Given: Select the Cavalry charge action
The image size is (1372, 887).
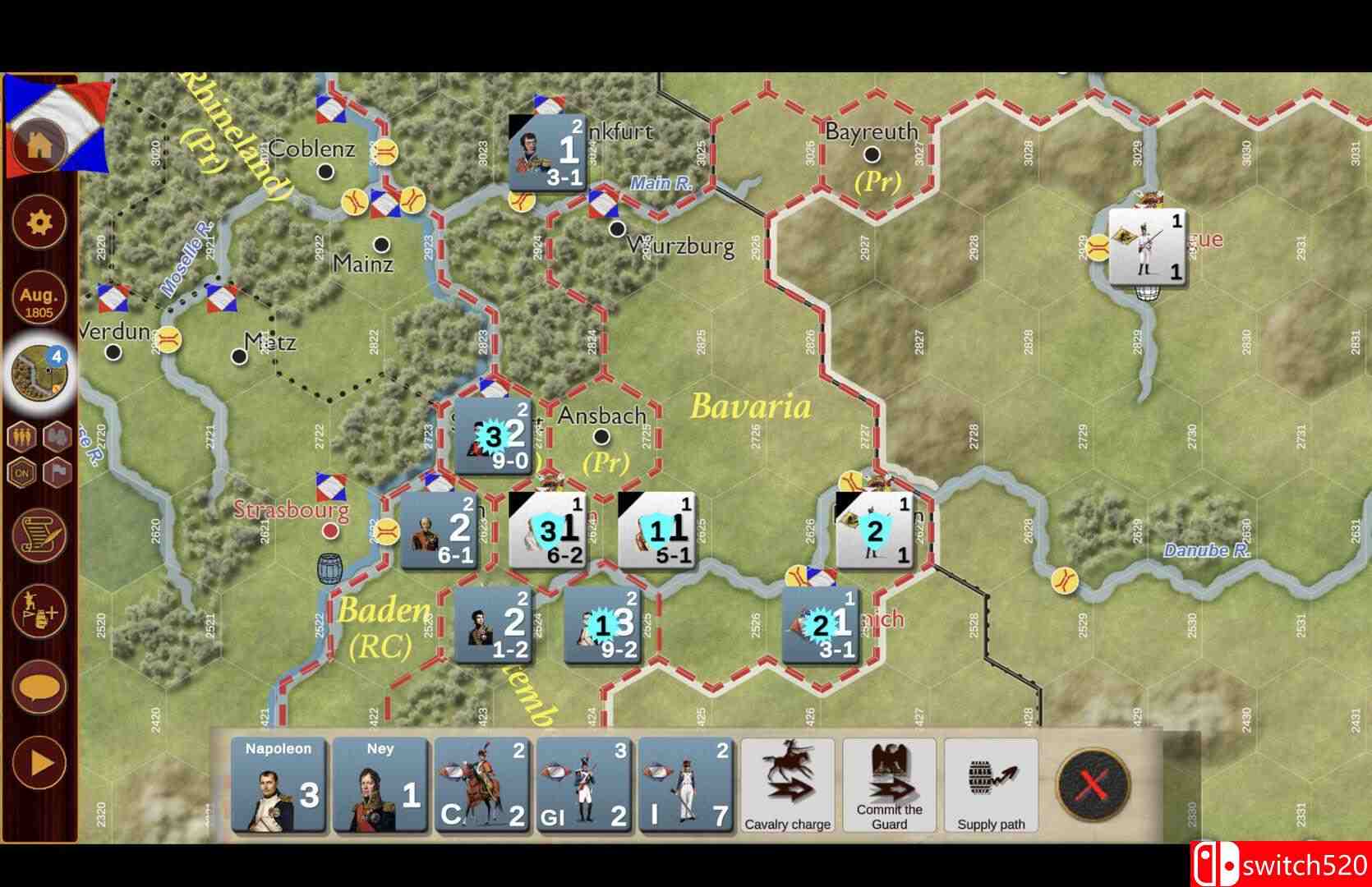Looking at the screenshot, I should [786, 784].
